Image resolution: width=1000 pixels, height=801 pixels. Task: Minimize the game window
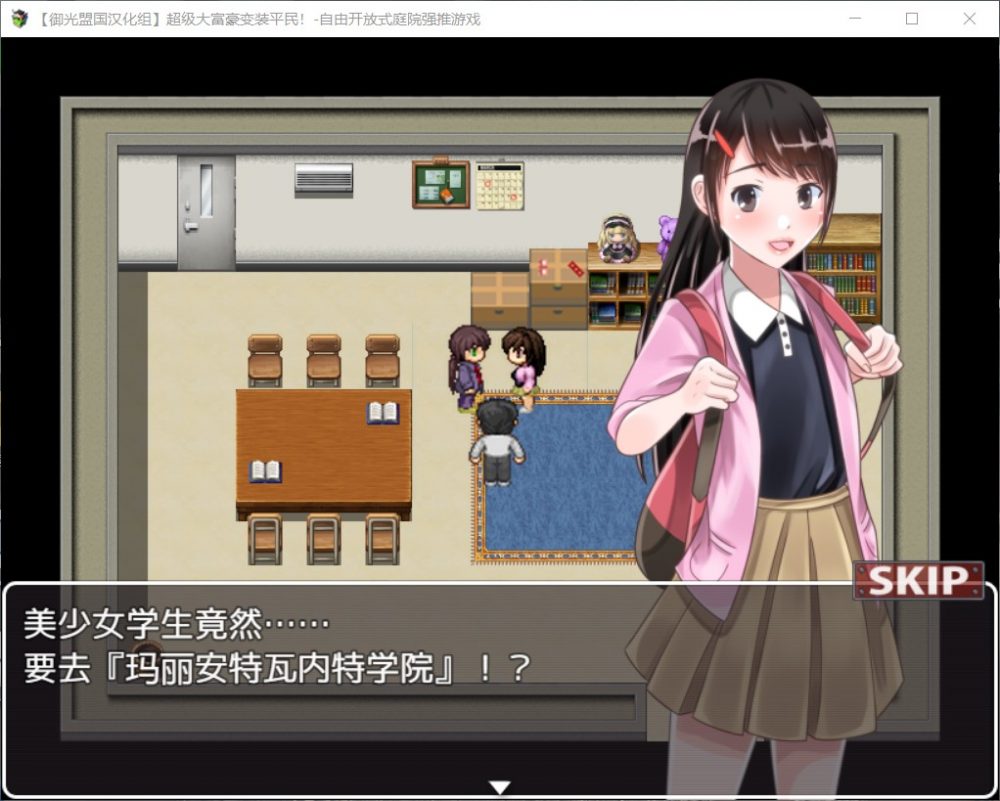855,19
